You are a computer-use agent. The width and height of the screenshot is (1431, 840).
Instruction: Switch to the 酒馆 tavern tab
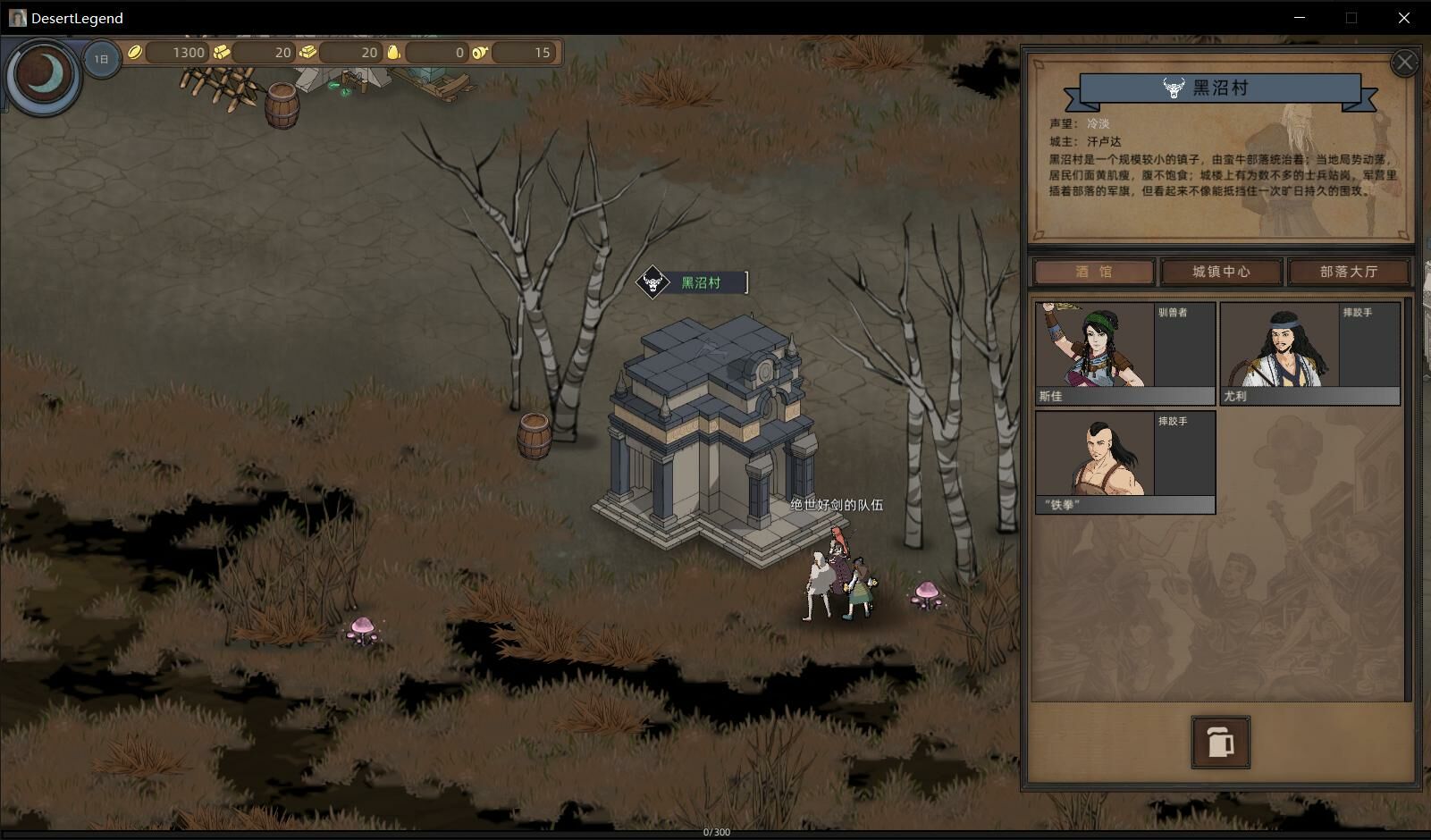(1094, 272)
